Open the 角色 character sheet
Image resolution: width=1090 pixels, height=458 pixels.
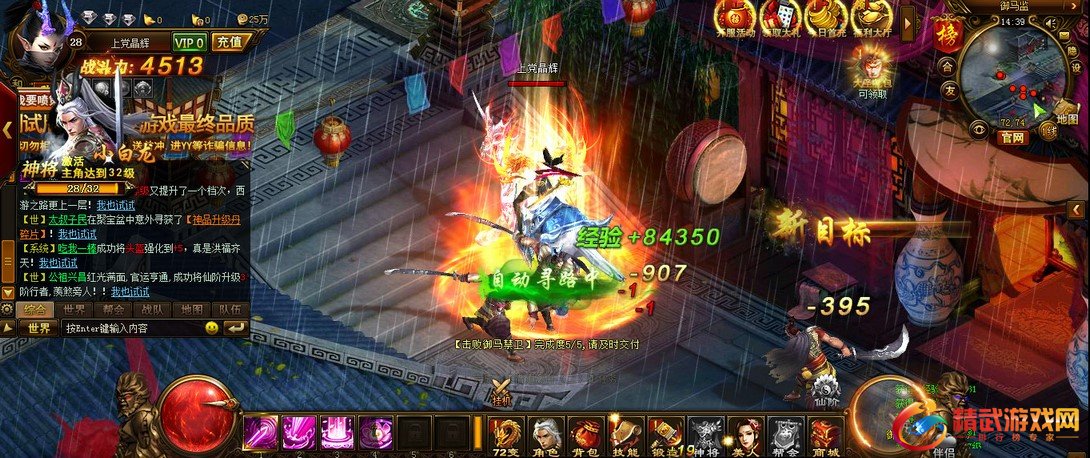[548, 436]
